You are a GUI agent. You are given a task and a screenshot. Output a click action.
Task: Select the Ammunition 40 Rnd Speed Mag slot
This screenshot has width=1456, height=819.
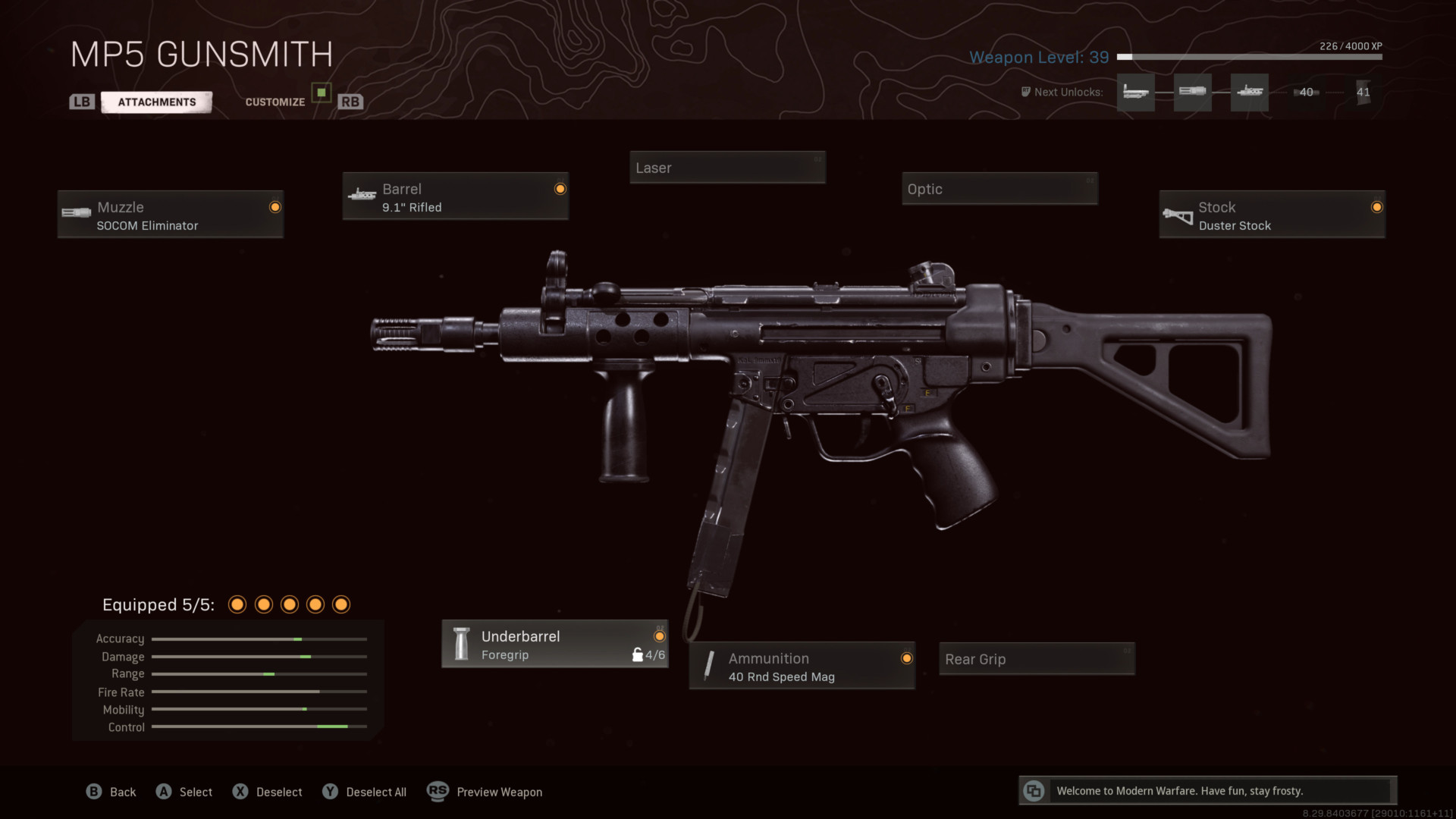[802, 667]
